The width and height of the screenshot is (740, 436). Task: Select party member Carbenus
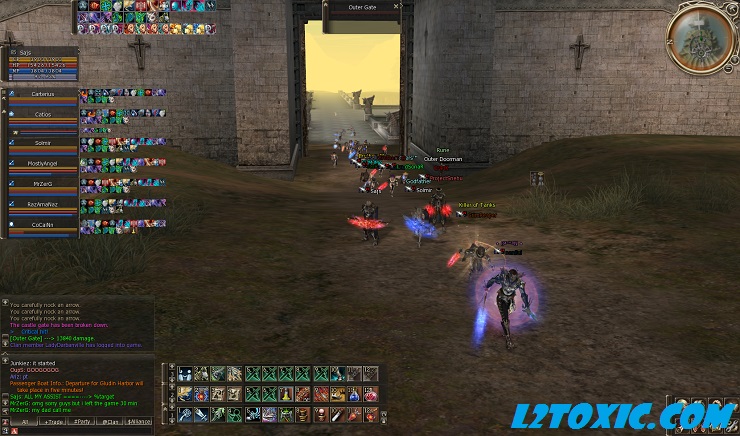[x=42, y=94]
